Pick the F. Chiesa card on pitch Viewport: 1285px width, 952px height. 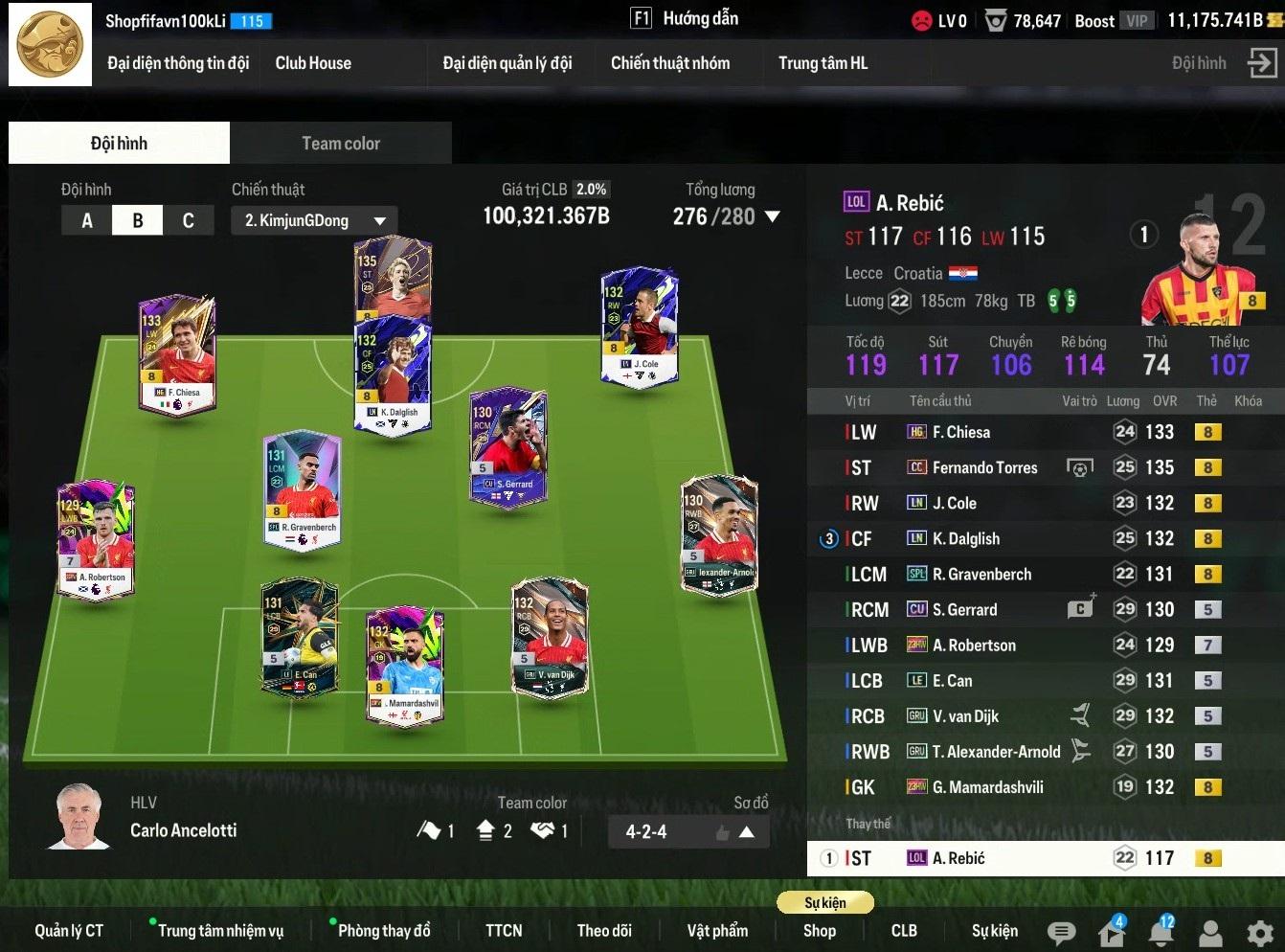(x=178, y=354)
